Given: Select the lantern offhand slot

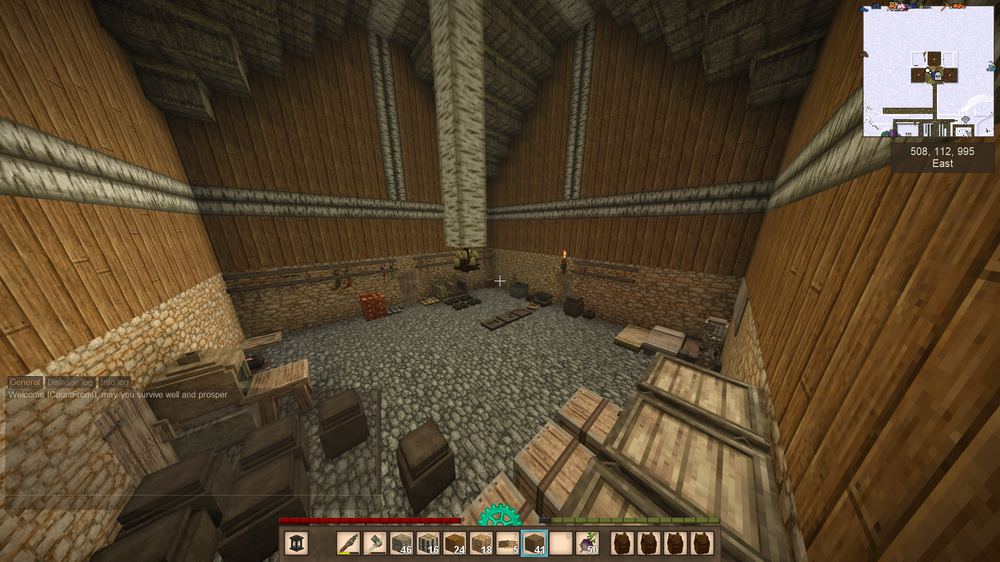Looking at the screenshot, I should 297,543.
